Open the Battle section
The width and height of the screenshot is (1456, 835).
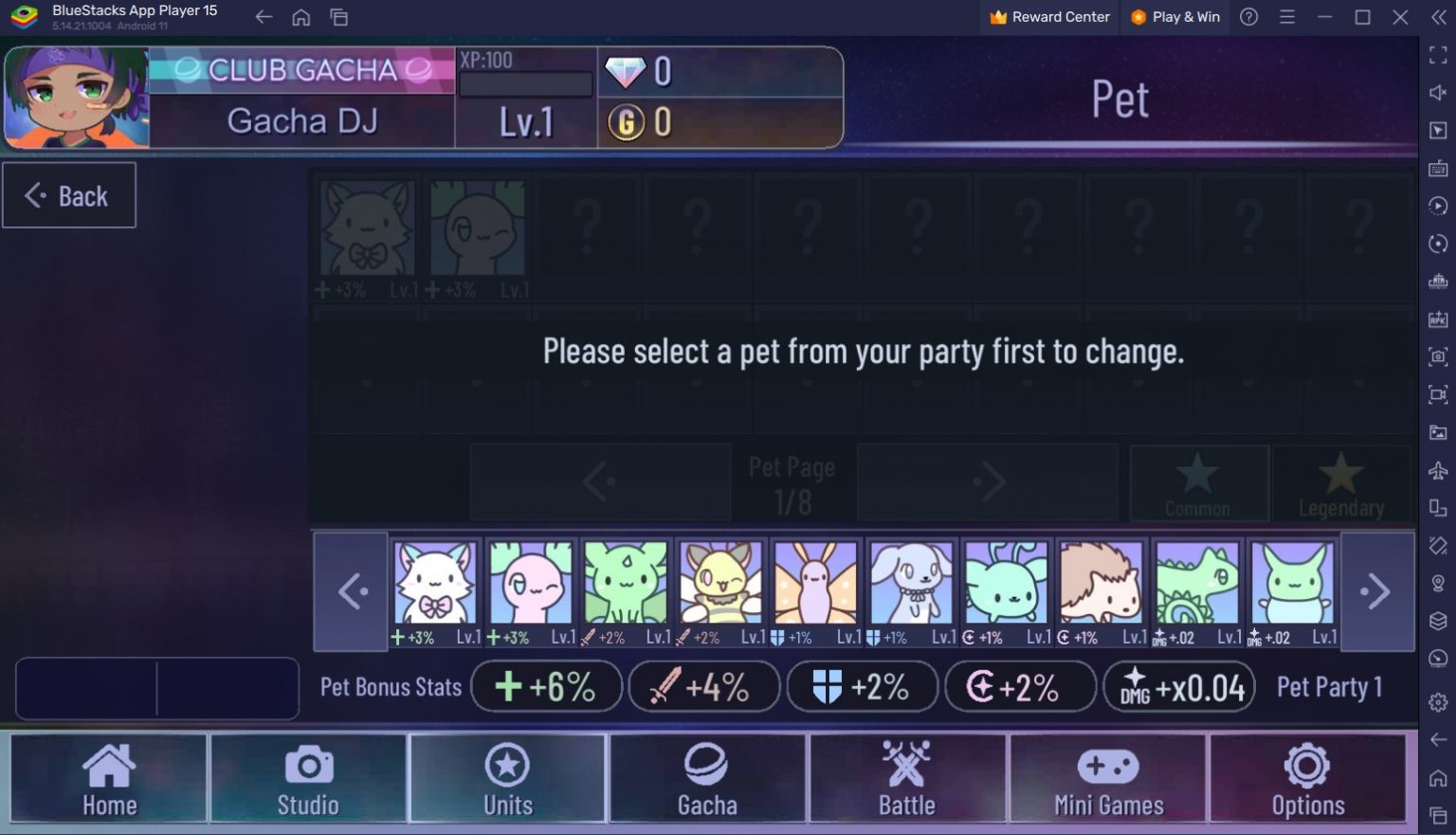pyautogui.click(x=907, y=777)
